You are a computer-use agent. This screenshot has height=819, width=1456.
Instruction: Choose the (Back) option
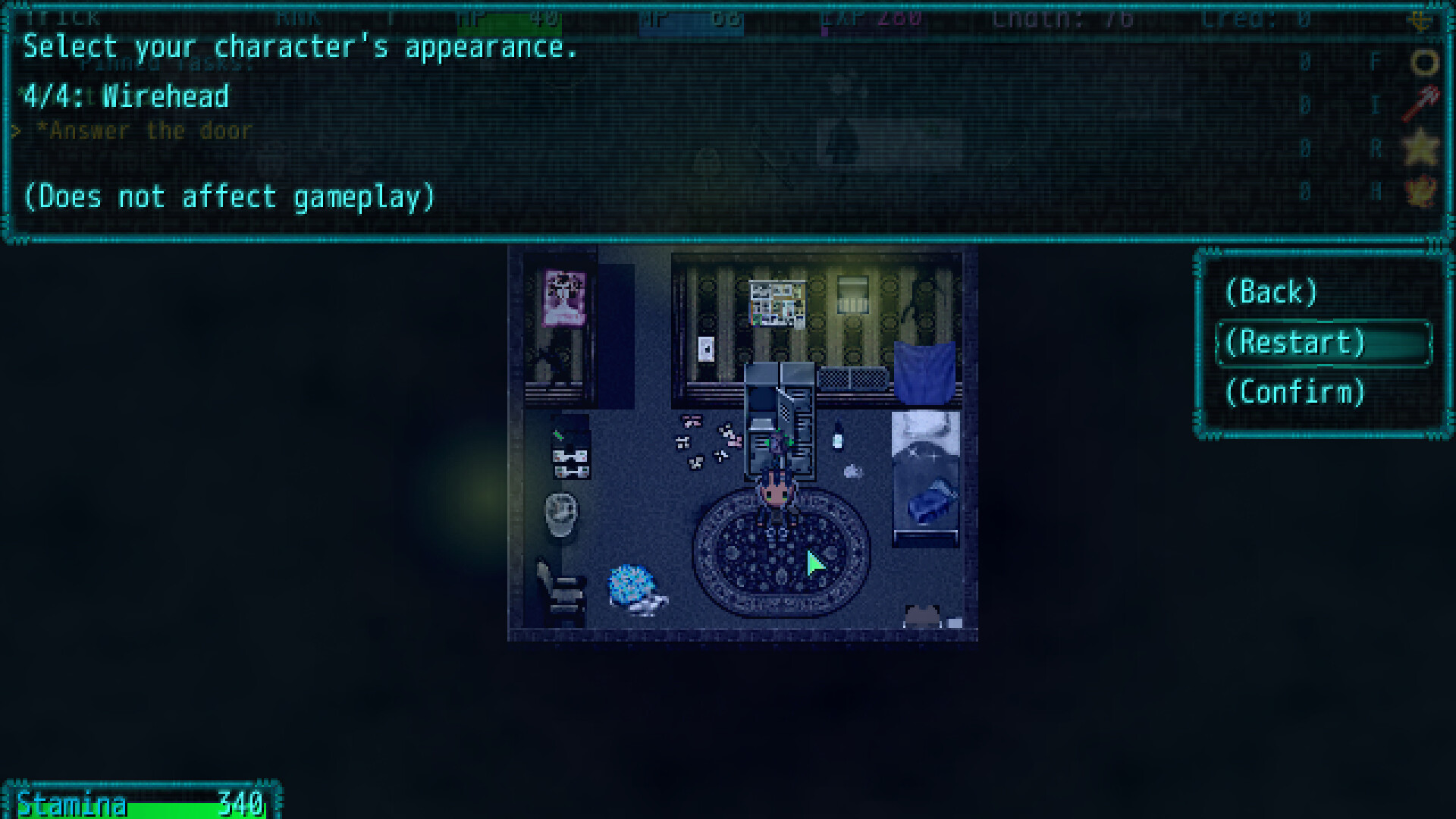[1272, 292]
